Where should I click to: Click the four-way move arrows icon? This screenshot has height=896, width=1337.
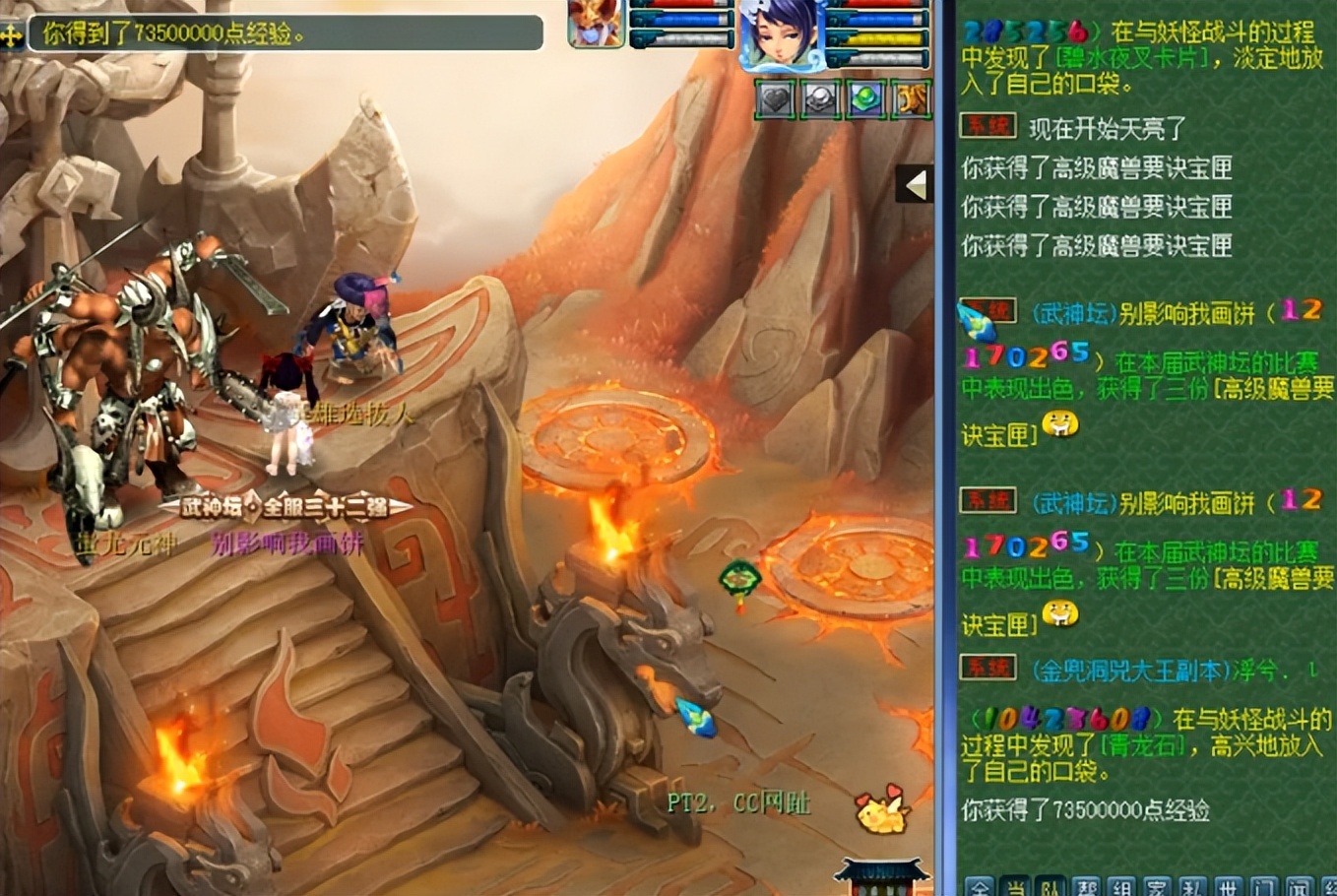tap(12, 35)
